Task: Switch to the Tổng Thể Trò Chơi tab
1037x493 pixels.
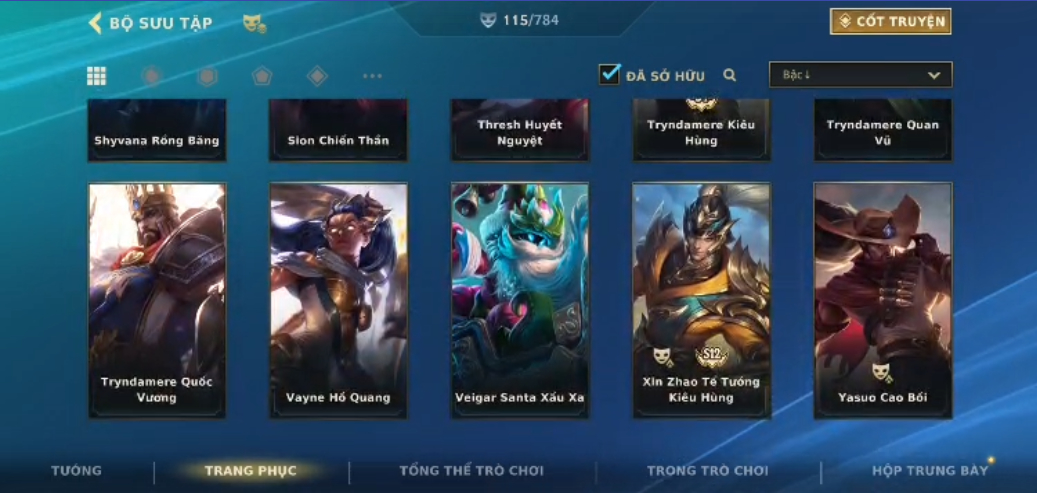Action: [x=471, y=471]
